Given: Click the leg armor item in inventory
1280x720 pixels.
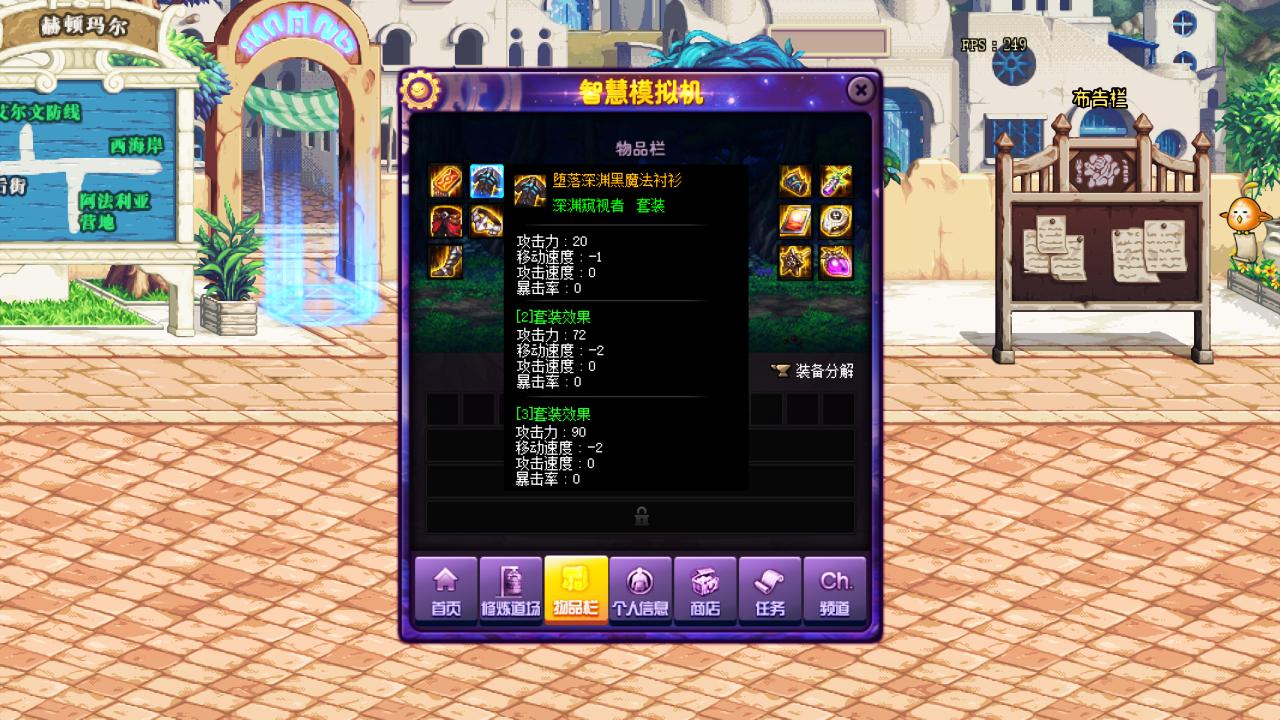Looking at the screenshot, I should [x=447, y=263].
